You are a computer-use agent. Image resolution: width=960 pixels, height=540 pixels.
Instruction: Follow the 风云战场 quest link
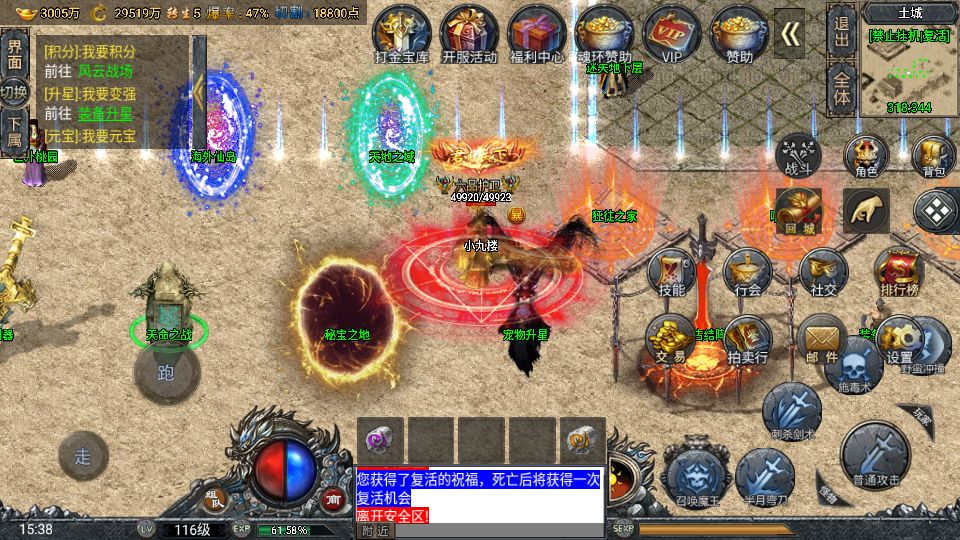(105, 72)
